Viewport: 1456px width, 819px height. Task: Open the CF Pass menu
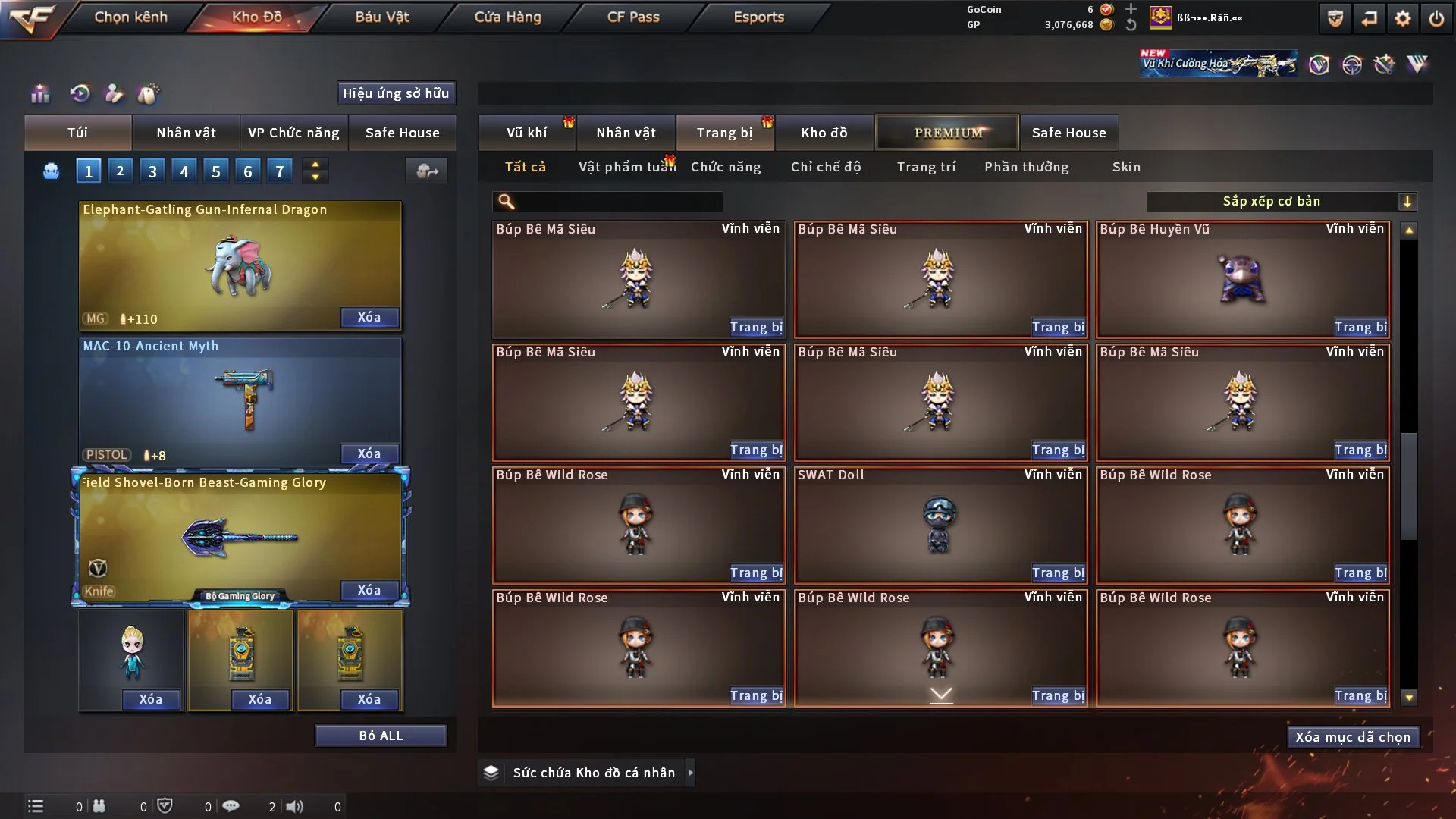[x=633, y=17]
